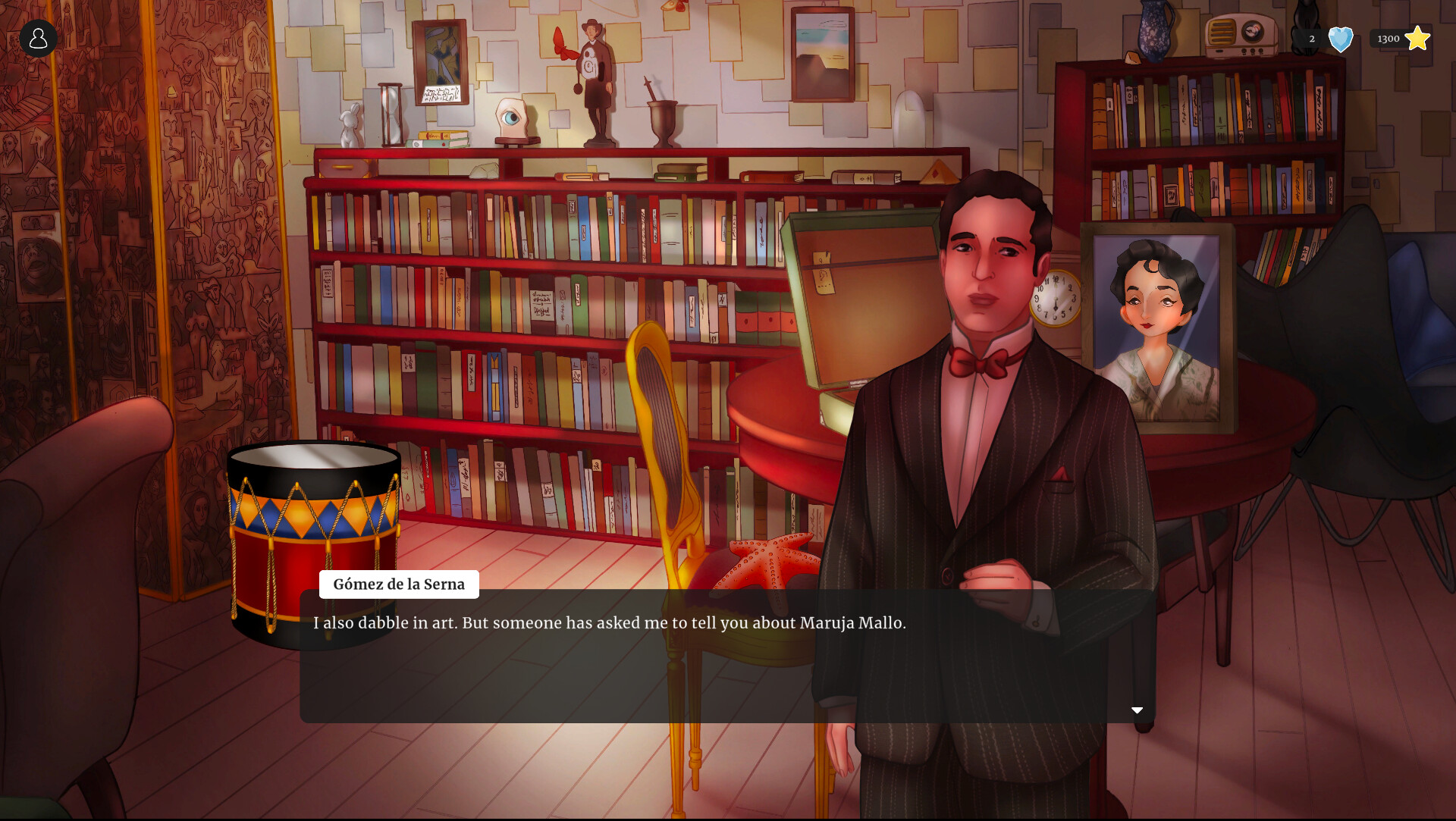Click the score reading 1300

tap(1389, 38)
